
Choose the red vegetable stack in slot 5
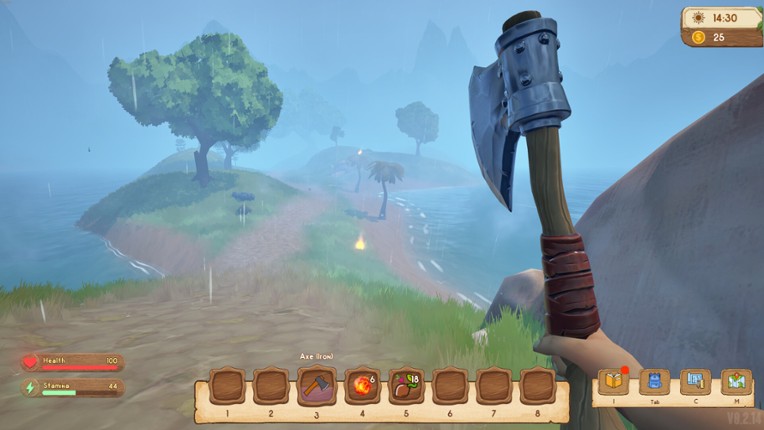click(x=405, y=385)
